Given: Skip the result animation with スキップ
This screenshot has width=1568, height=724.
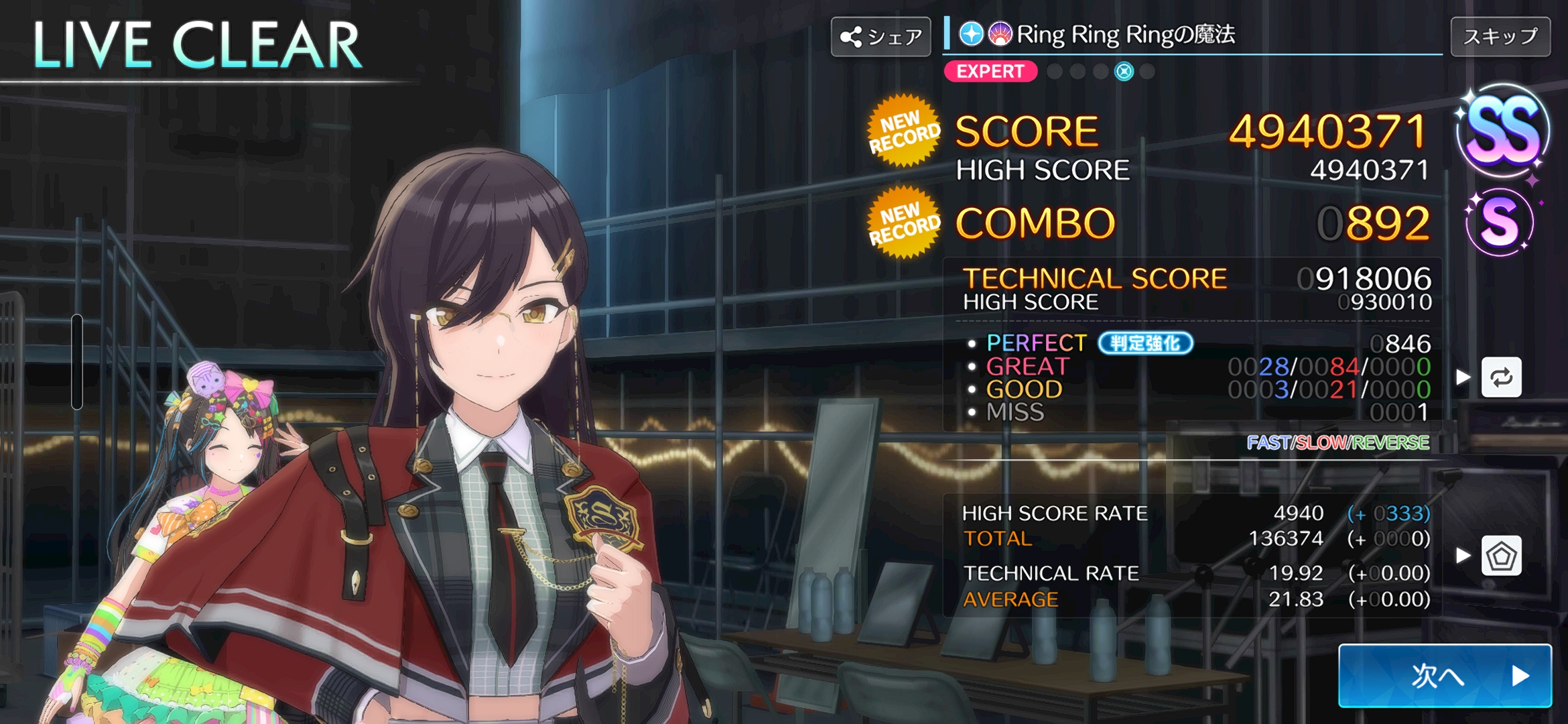Looking at the screenshot, I should pyautogui.click(x=1500, y=36).
